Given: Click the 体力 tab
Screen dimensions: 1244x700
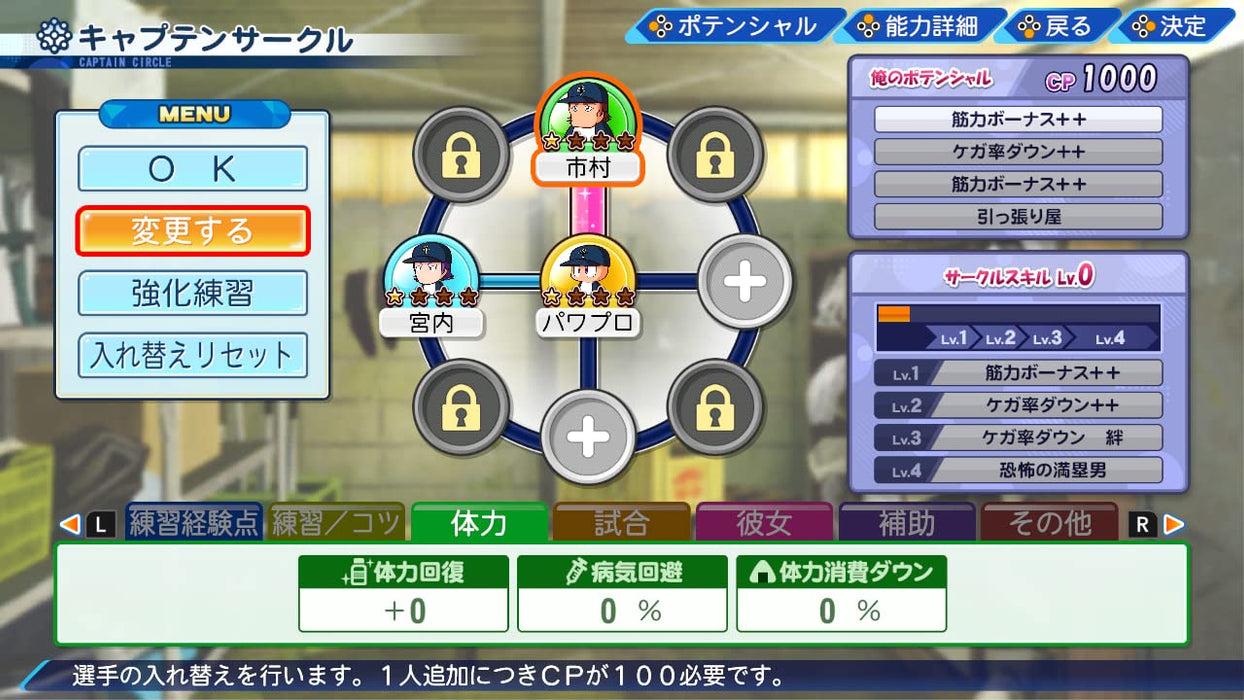Looking at the screenshot, I should (479, 522).
